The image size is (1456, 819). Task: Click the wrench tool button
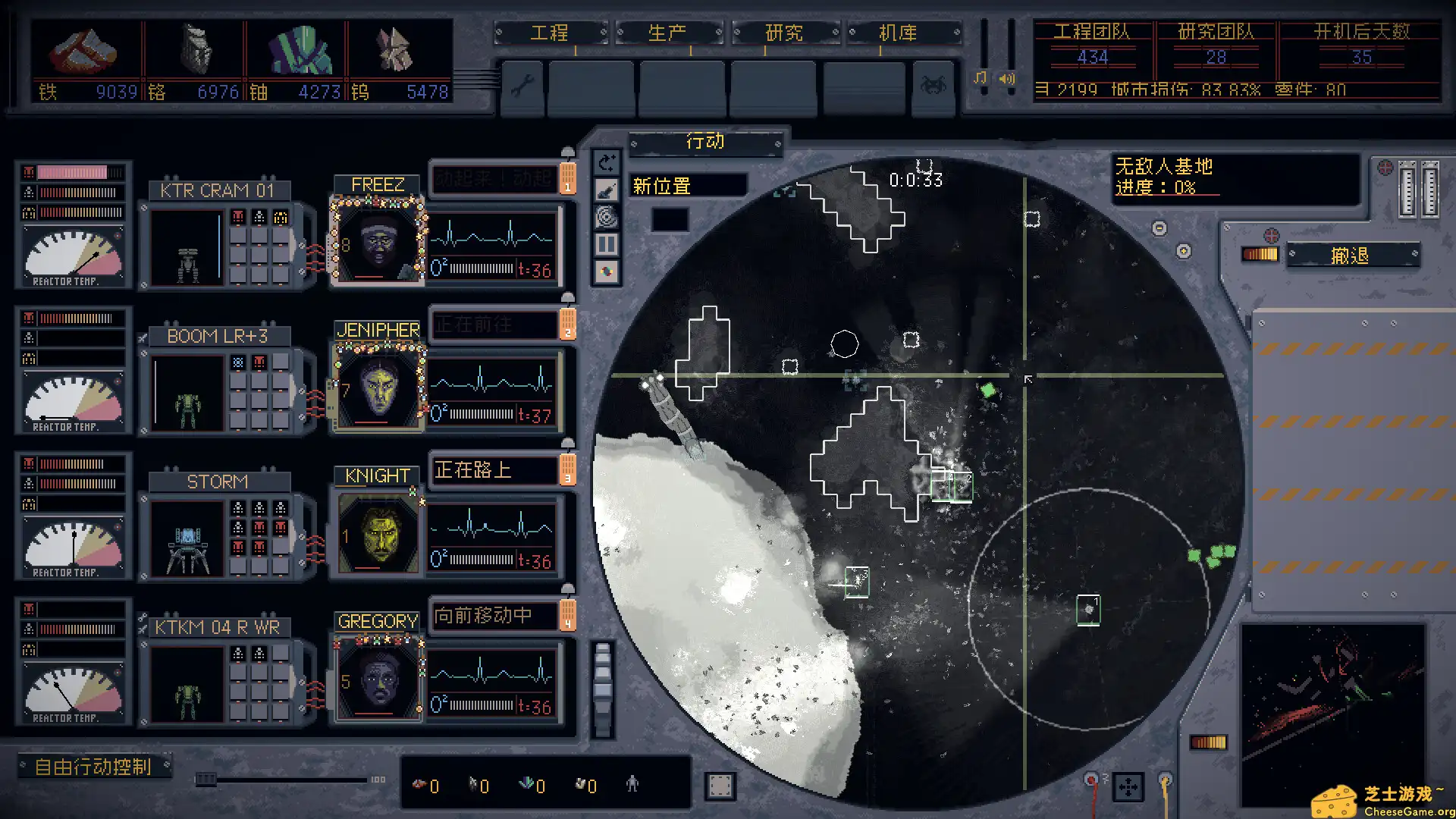(x=522, y=87)
